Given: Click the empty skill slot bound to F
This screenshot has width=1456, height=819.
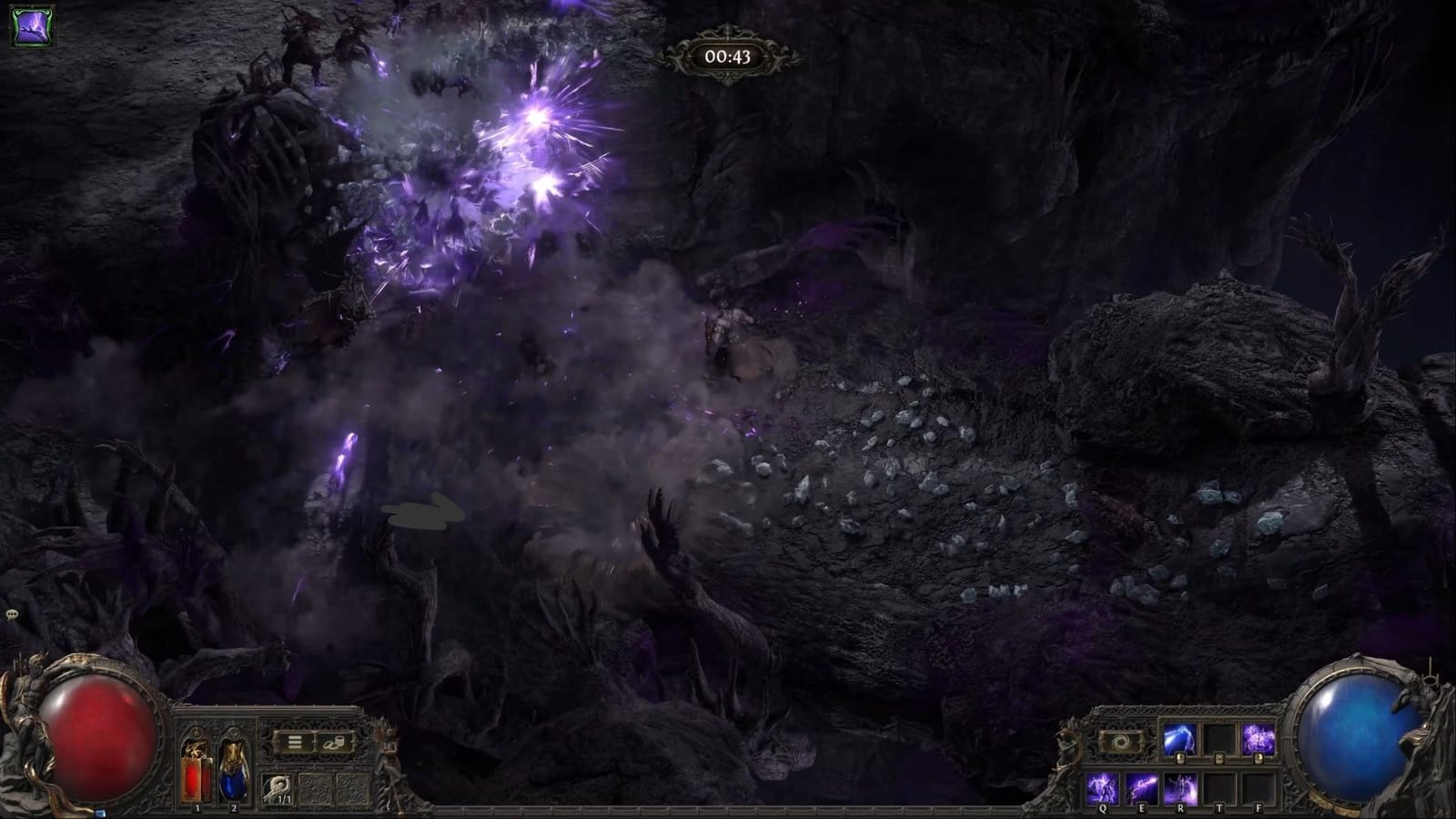Looking at the screenshot, I should click(x=1259, y=786).
